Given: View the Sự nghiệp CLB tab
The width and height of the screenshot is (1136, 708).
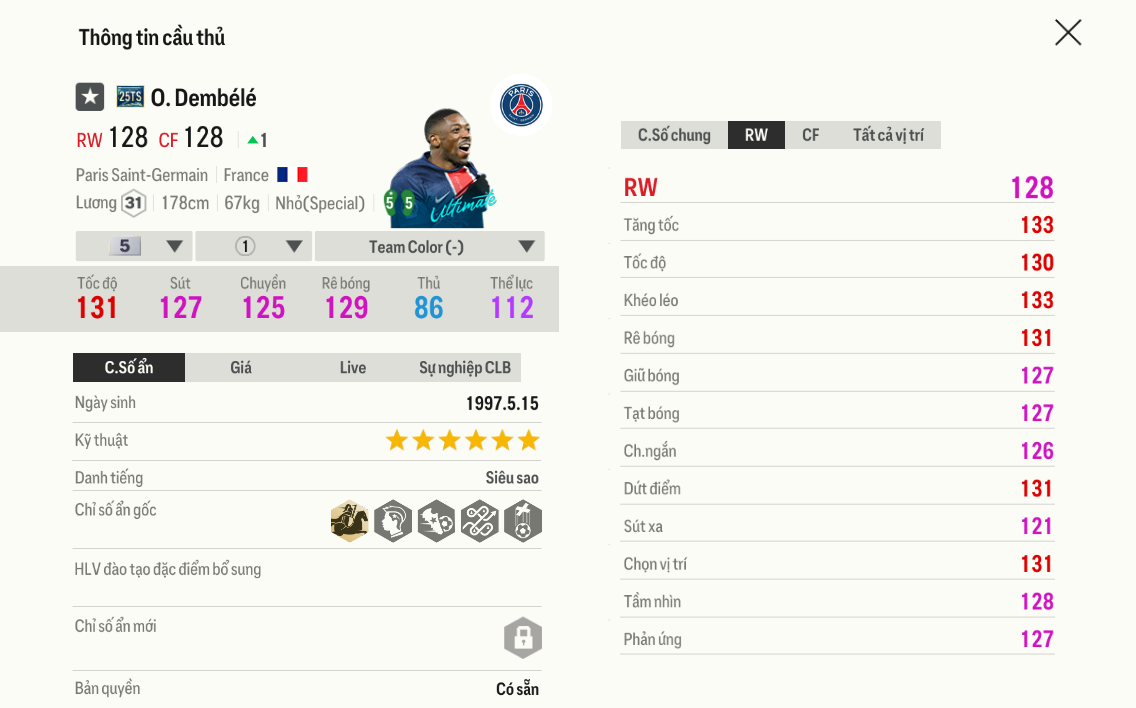Looking at the screenshot, I should (464, 368).
